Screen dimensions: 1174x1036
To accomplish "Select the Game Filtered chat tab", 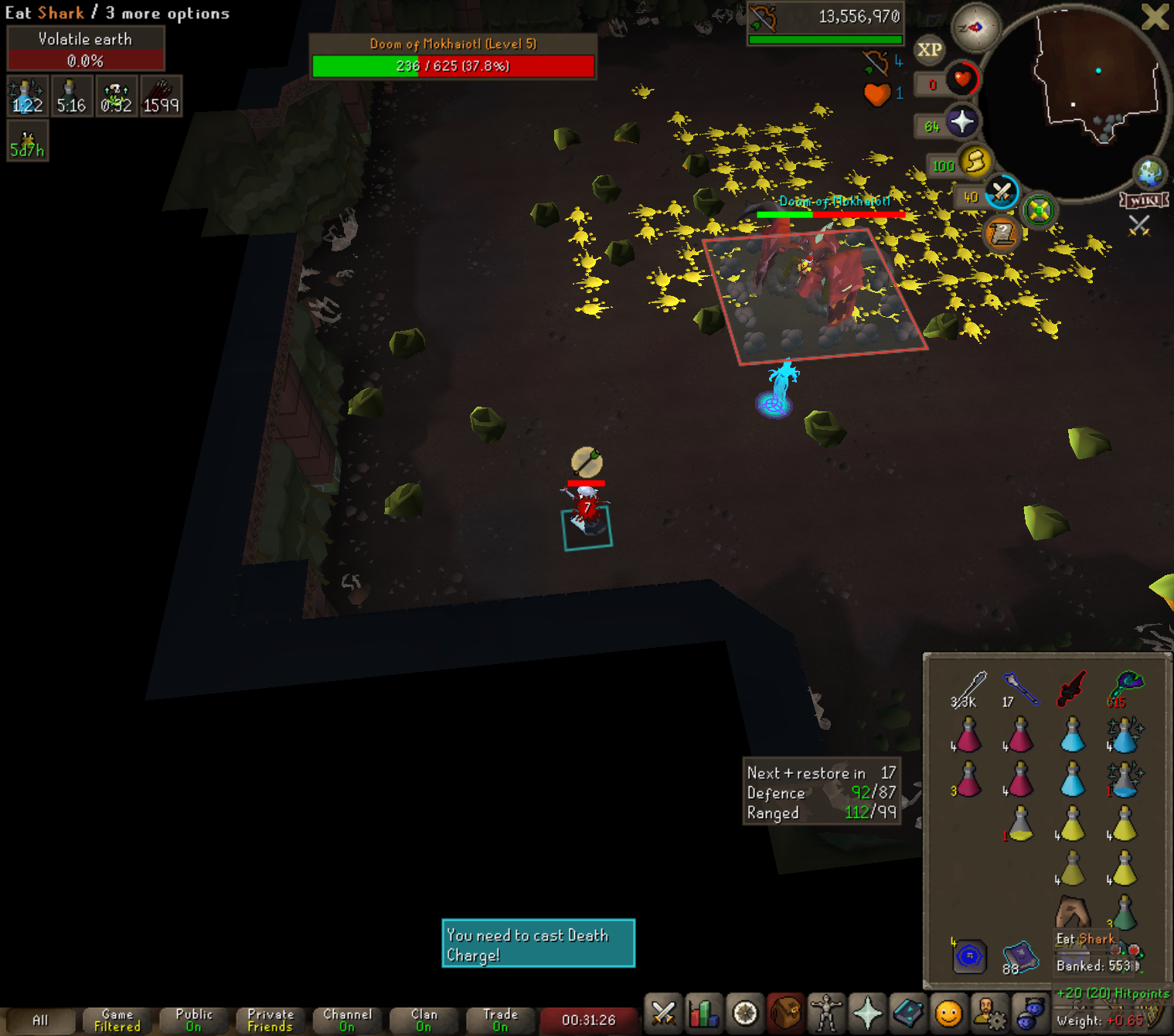I will pos(117,1020).
